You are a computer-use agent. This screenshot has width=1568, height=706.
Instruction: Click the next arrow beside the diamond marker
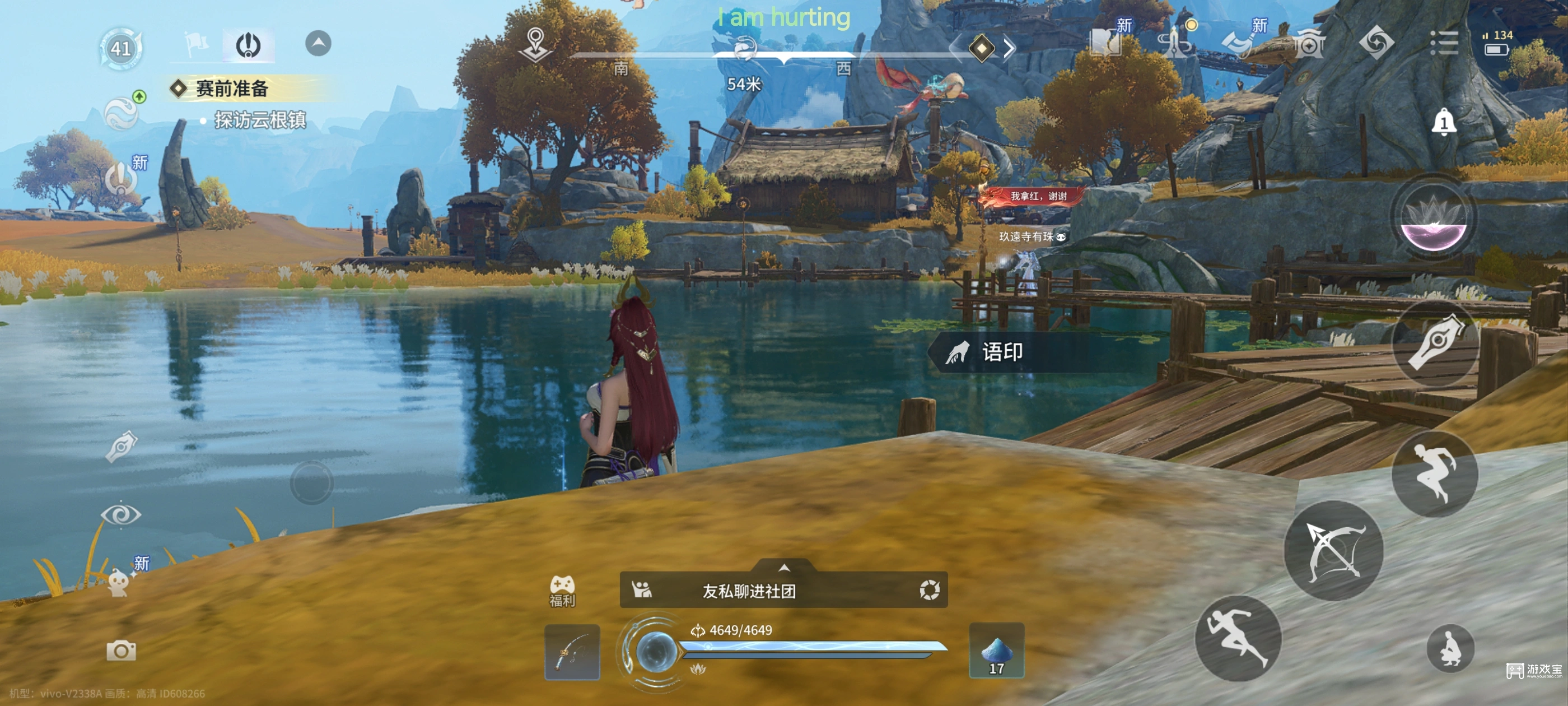tap(1009, 48)
